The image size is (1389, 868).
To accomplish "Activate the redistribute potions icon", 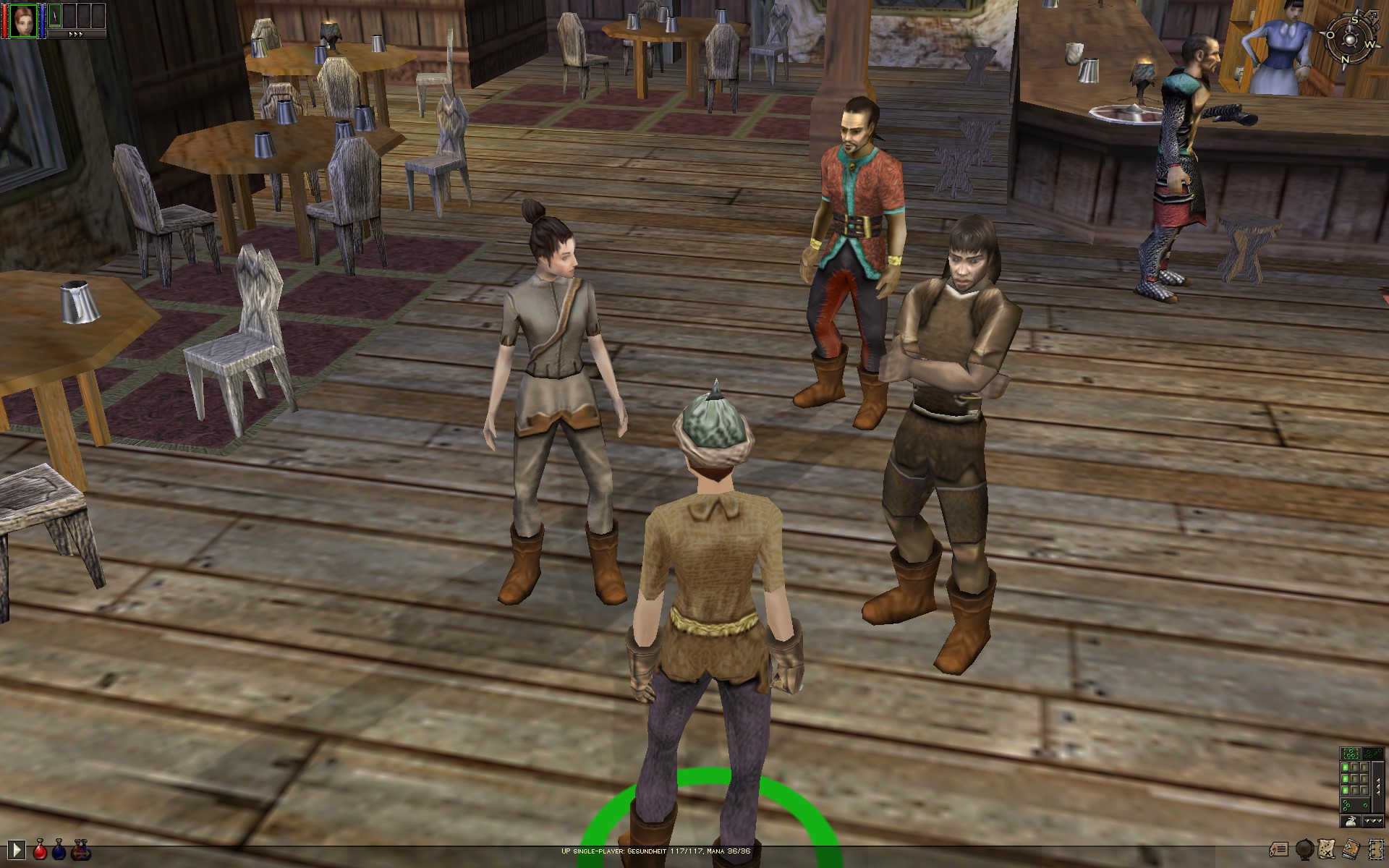I will 82,849.
